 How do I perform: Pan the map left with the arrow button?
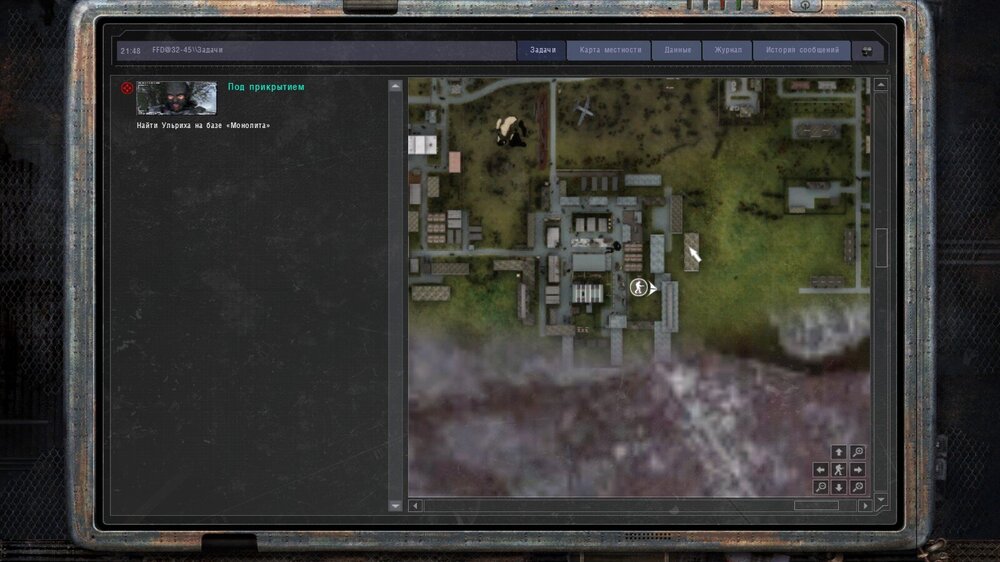point(821,470)
